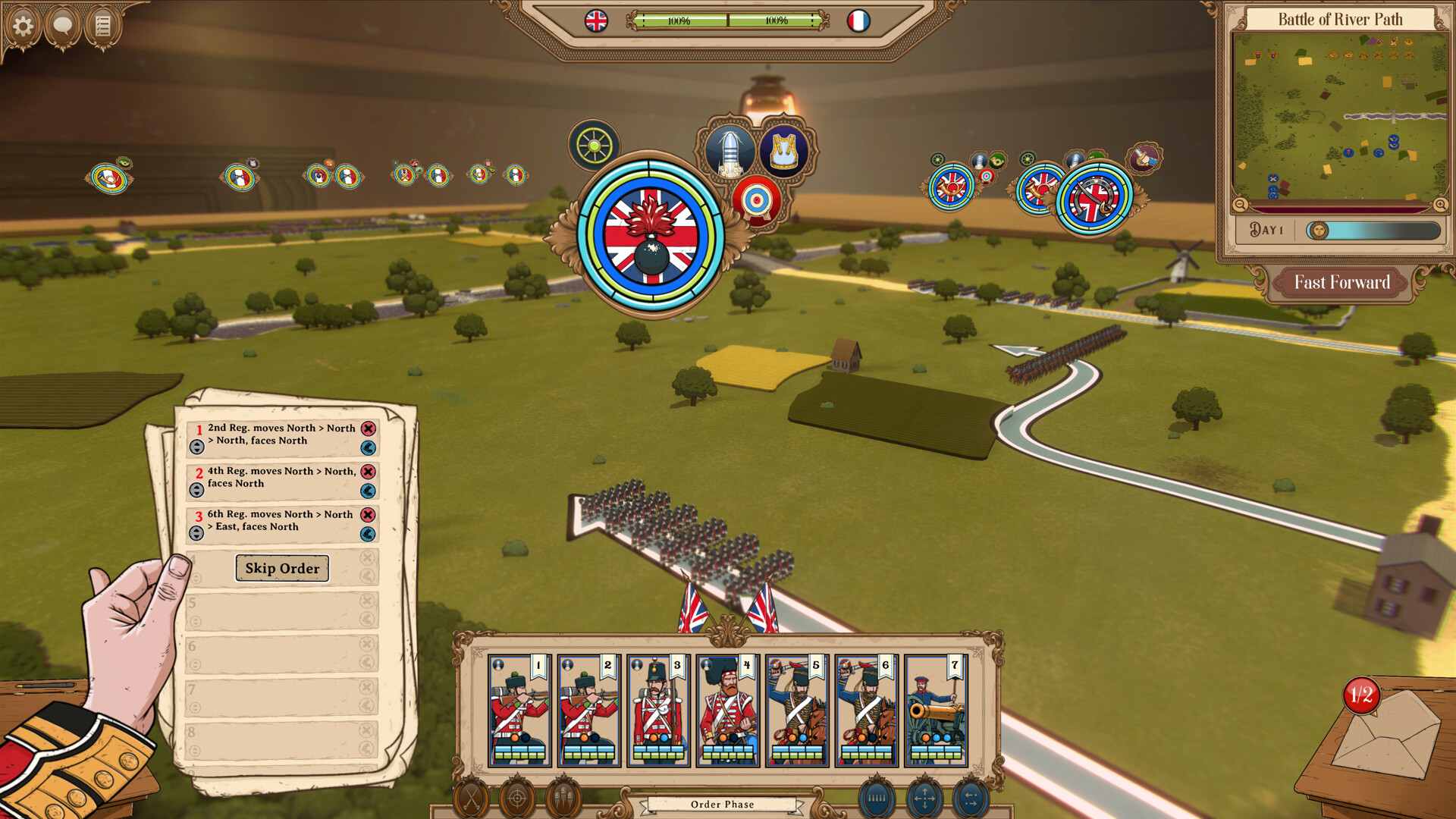Select the four-way movement order icon
The image size is (1456, 819).
pyautogui.click(x=924, y=797)
